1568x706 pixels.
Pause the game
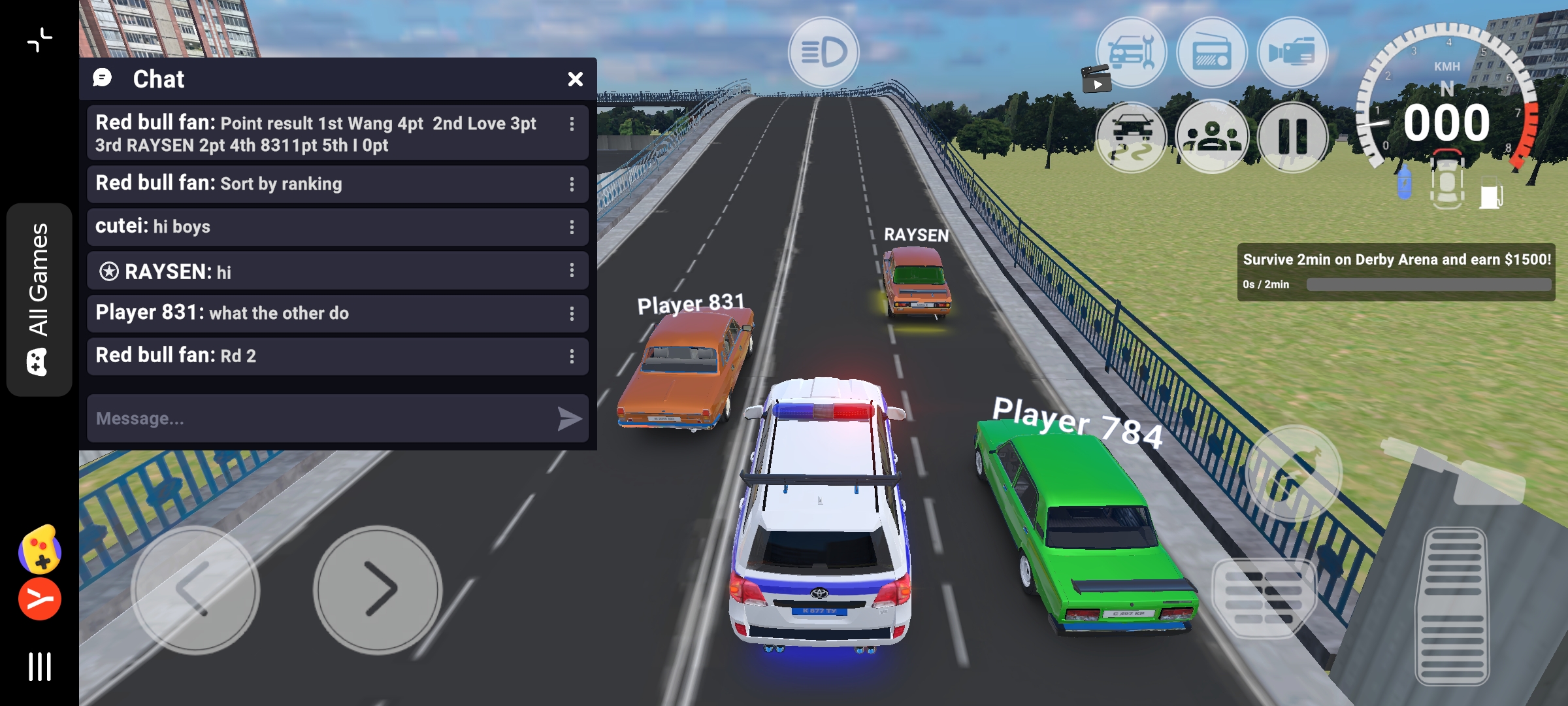(x=1292, y=137)
